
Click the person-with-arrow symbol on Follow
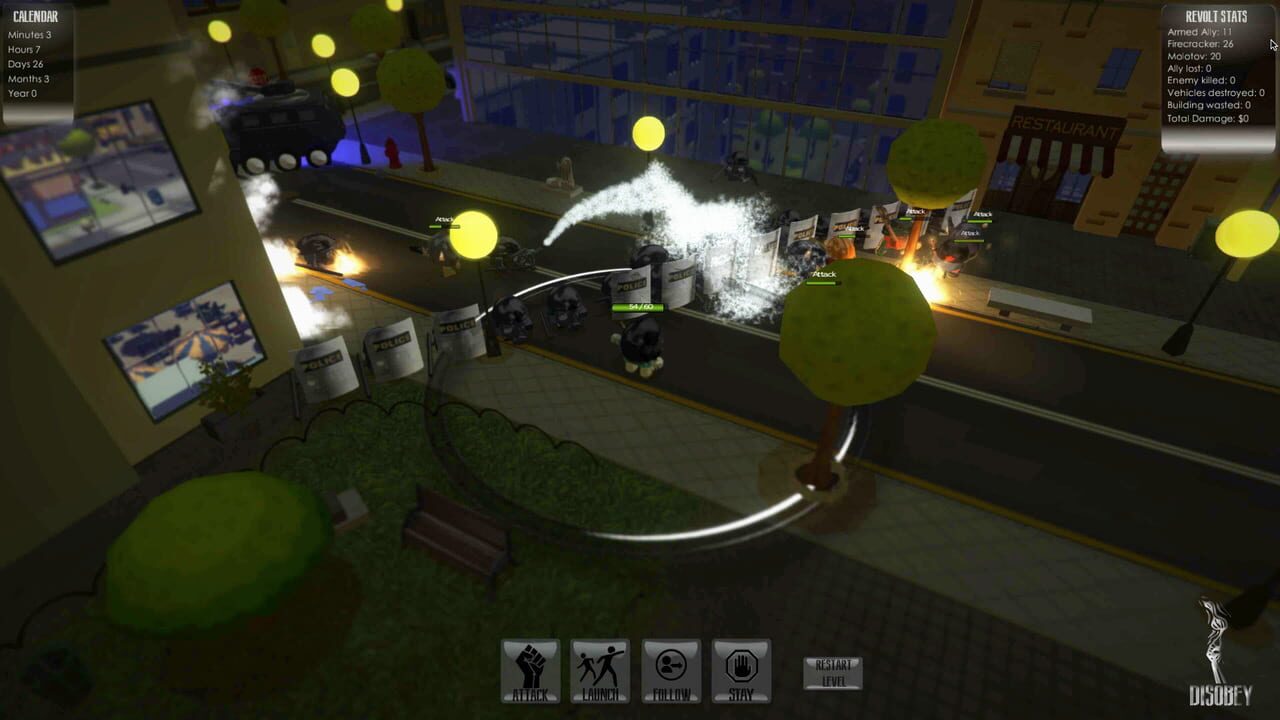pyautogui.click(x=670, y=663)
